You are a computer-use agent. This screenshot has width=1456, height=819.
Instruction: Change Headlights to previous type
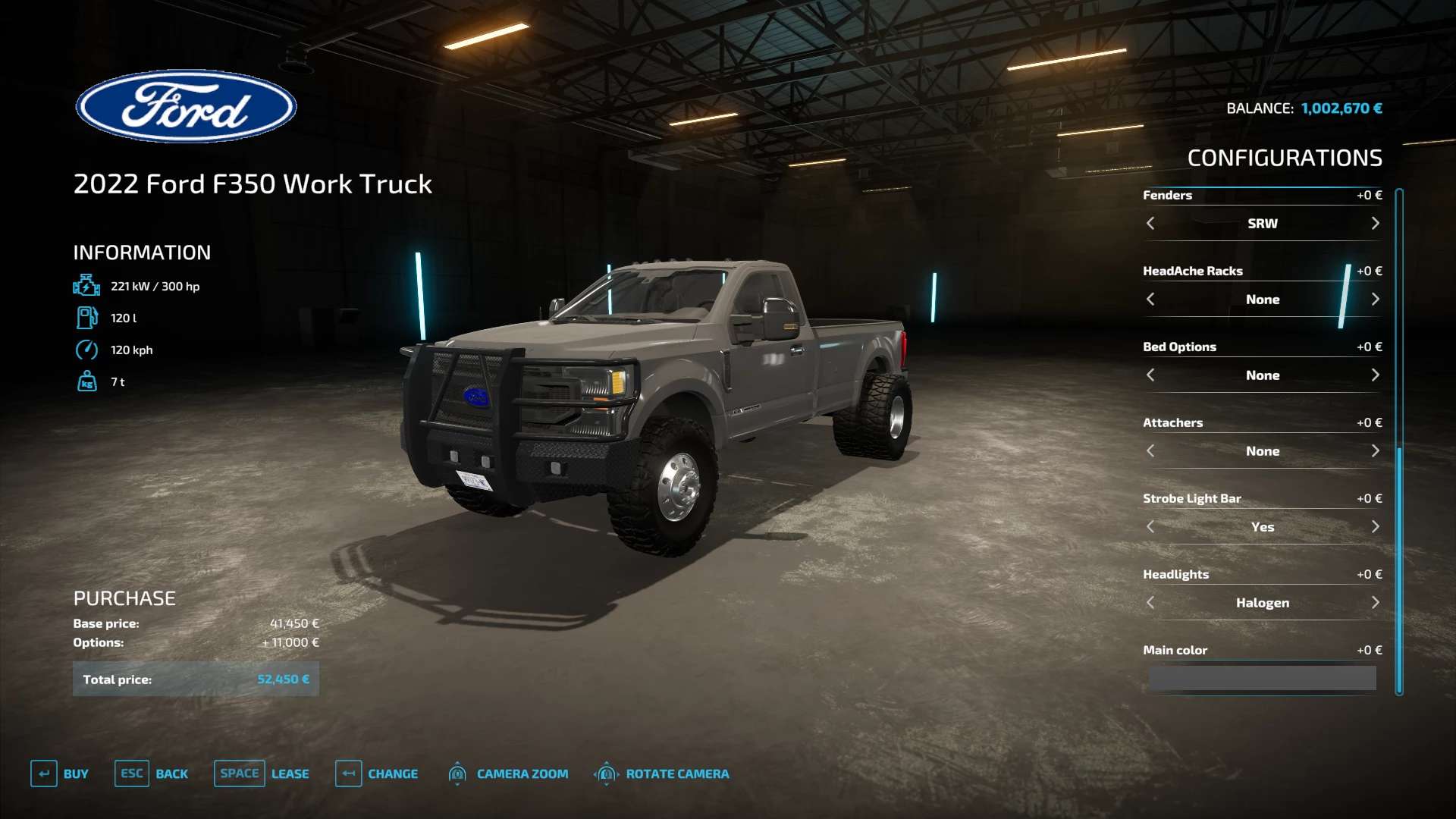coord(1150,603)
